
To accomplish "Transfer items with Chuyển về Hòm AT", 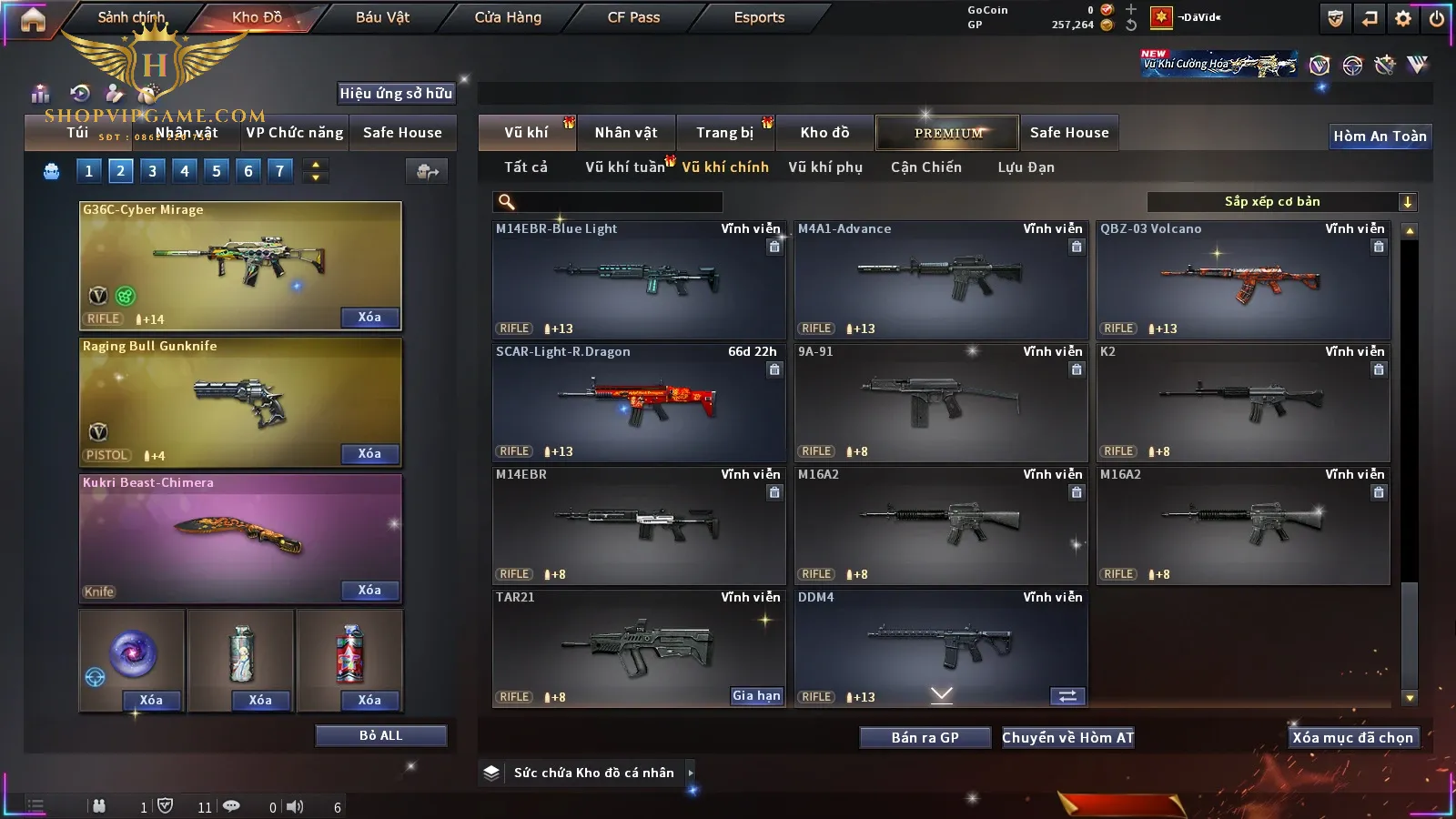I will (x=1067, y=737).
